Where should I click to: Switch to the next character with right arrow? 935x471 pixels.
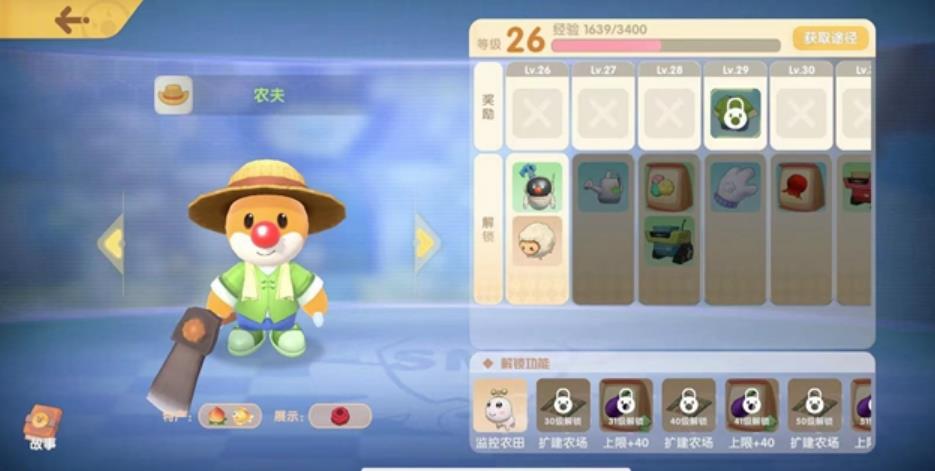pyautogui.click(x=427, y=243)
